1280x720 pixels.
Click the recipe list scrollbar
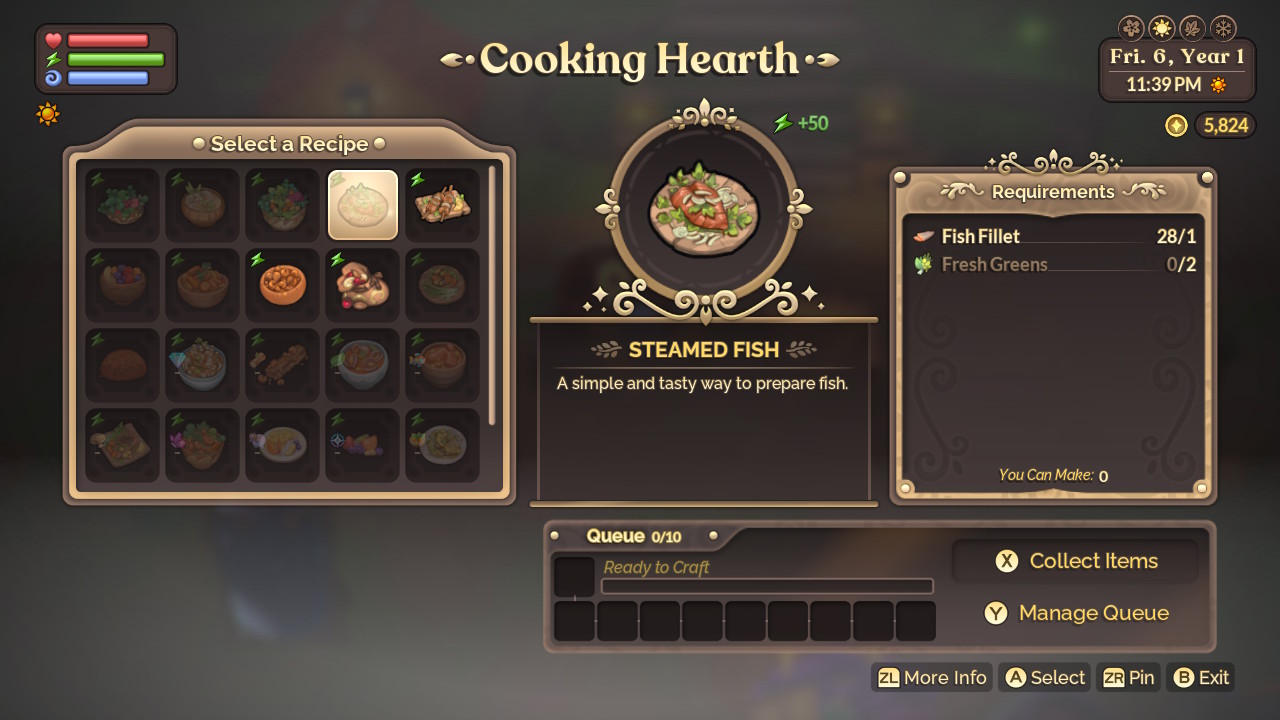(491, 295)
